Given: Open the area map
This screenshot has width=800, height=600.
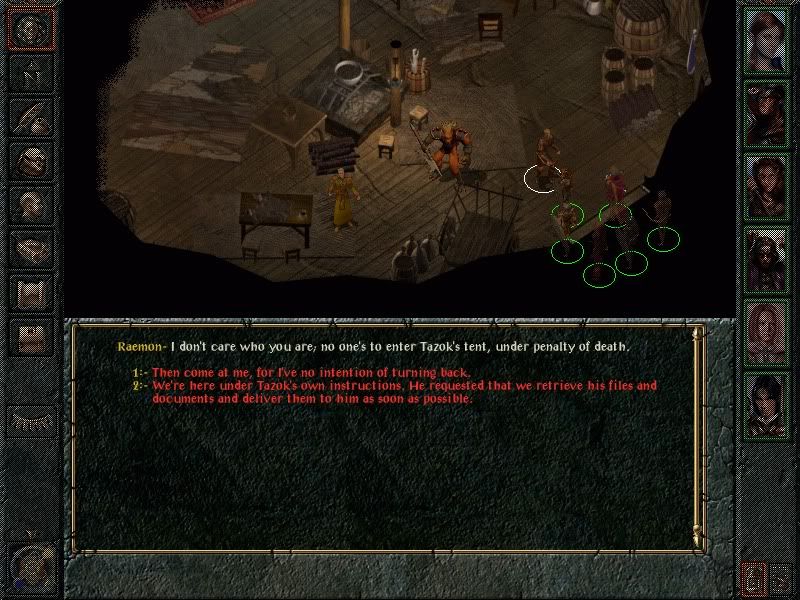Looking at the screenshot, I should click(x=31, y=74).
